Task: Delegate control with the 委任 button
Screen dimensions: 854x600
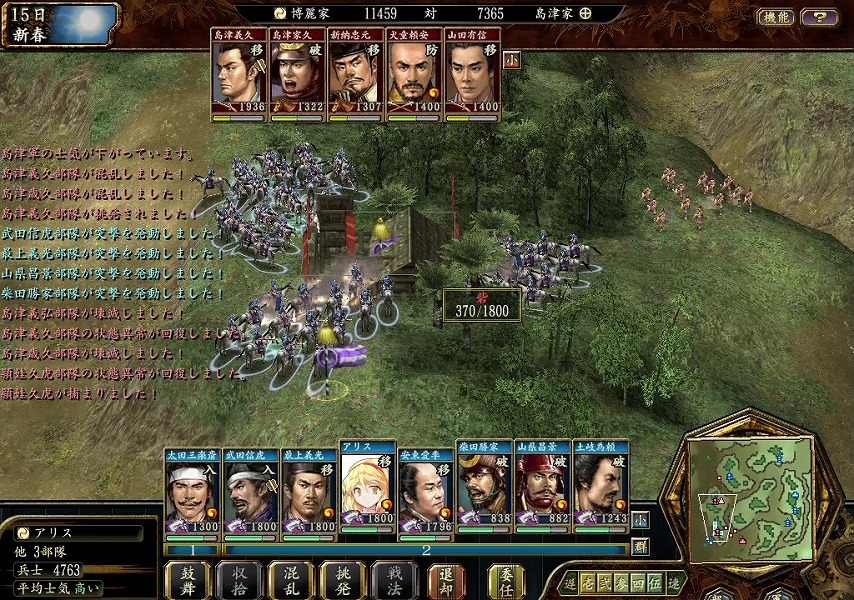Action: (x=506, y=580)
